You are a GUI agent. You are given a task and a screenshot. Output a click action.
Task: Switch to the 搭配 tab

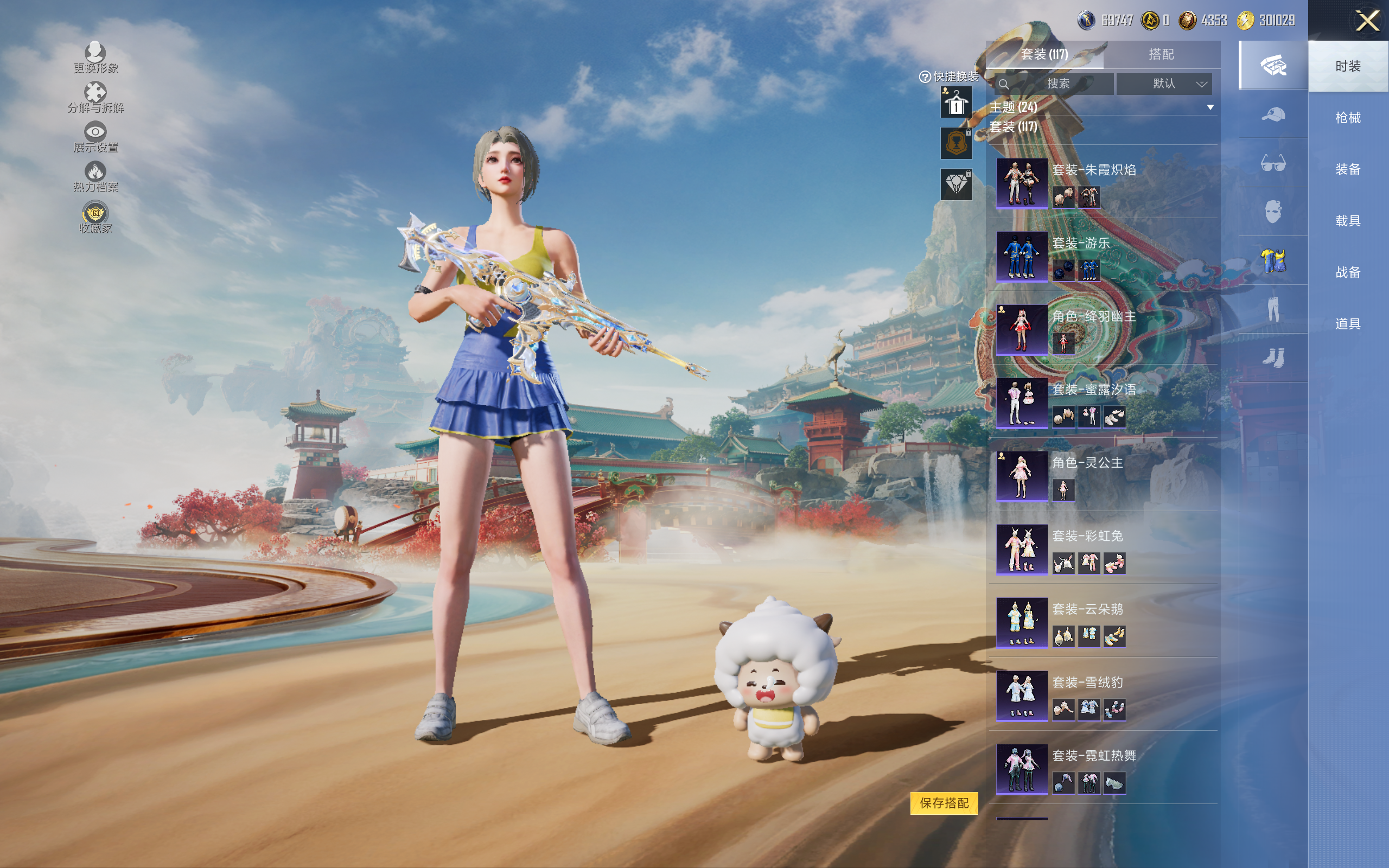(1161, 55)
